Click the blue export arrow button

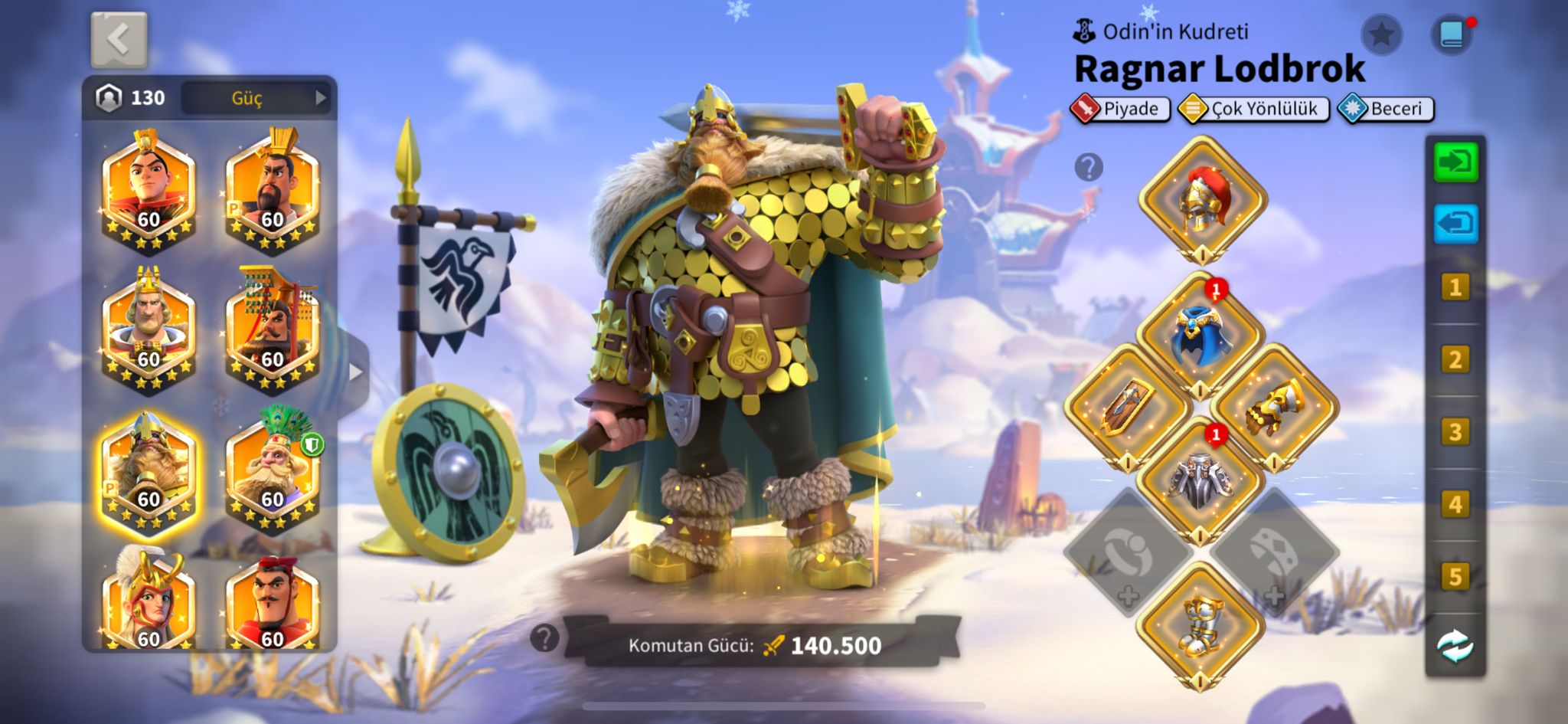coord(1455,224)
